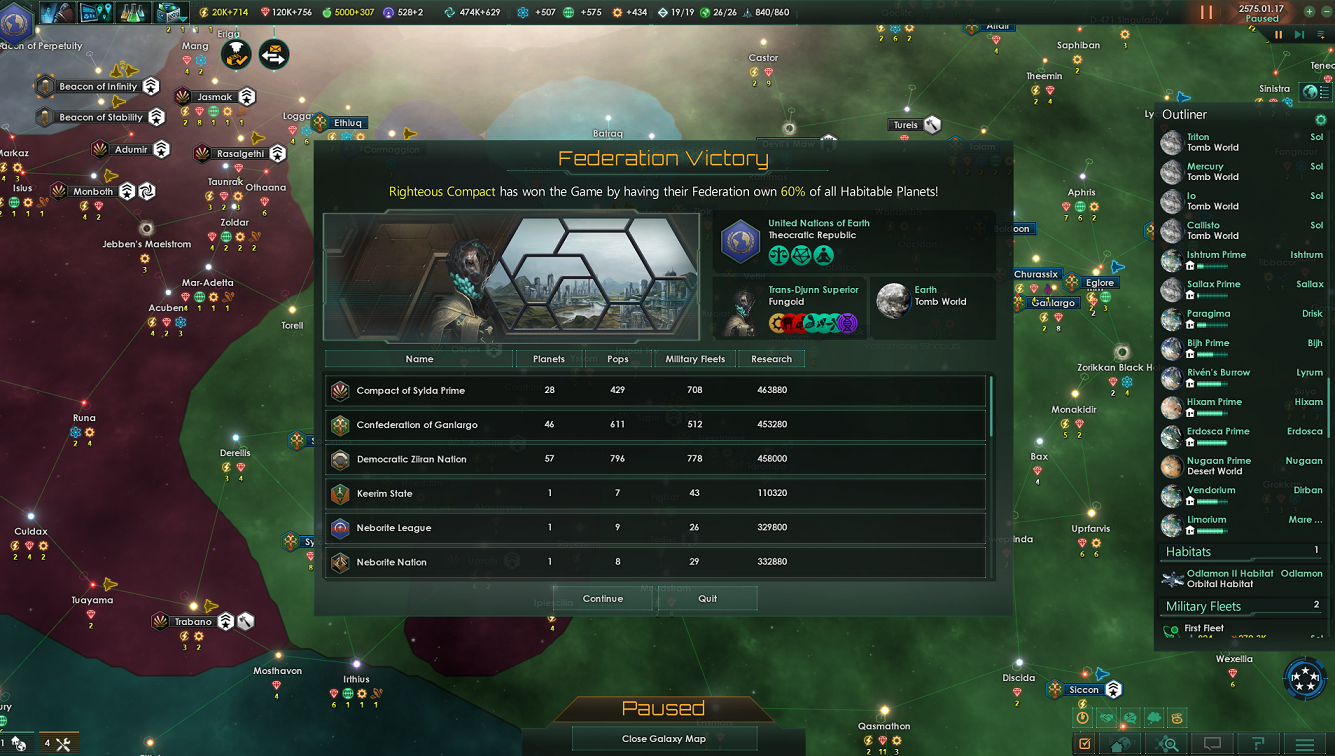Open the research flasks menu
1335x756 pixels.
pyautogui.click(x=133, y=13)
